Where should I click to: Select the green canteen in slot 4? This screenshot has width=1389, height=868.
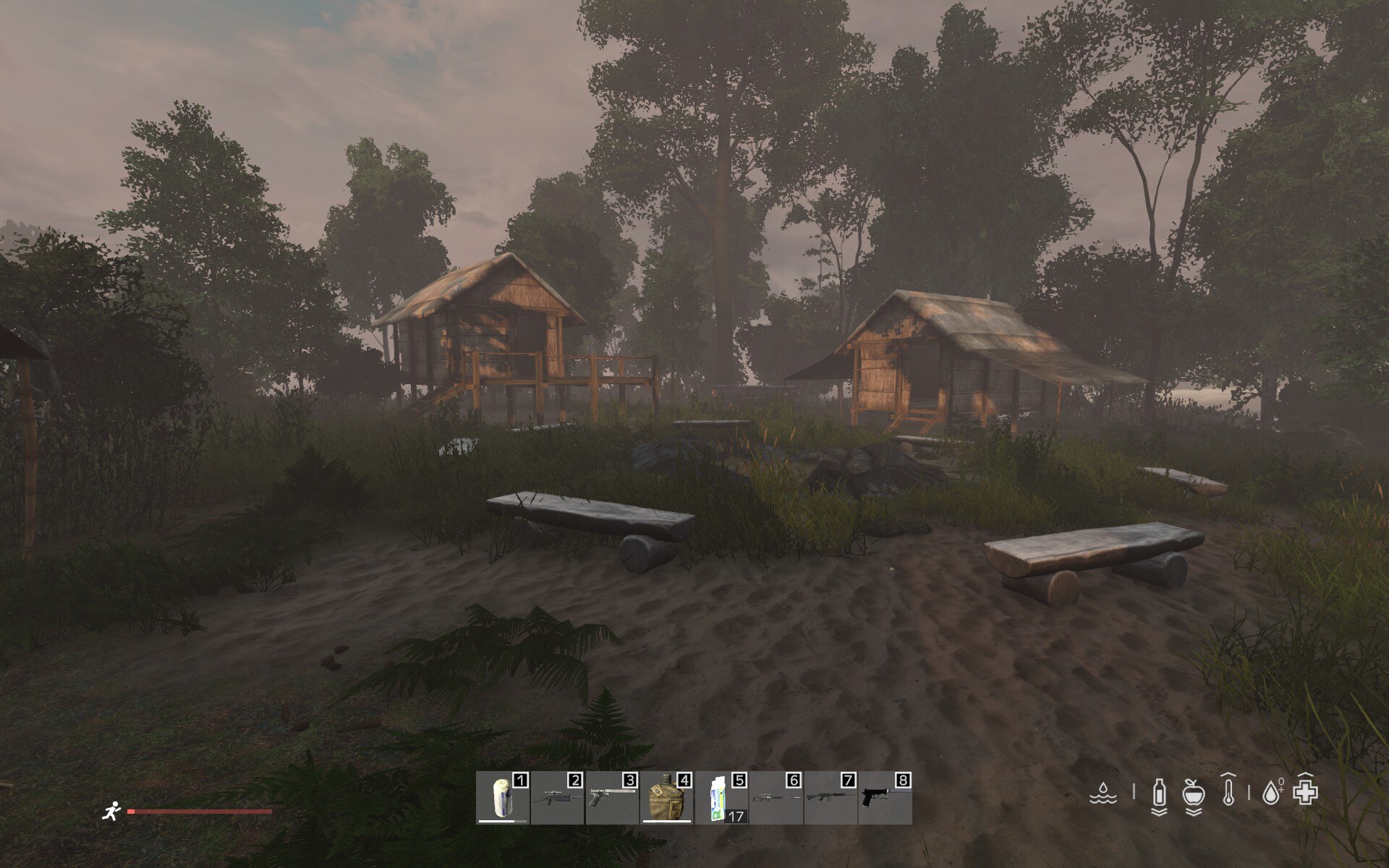point(666,799)
